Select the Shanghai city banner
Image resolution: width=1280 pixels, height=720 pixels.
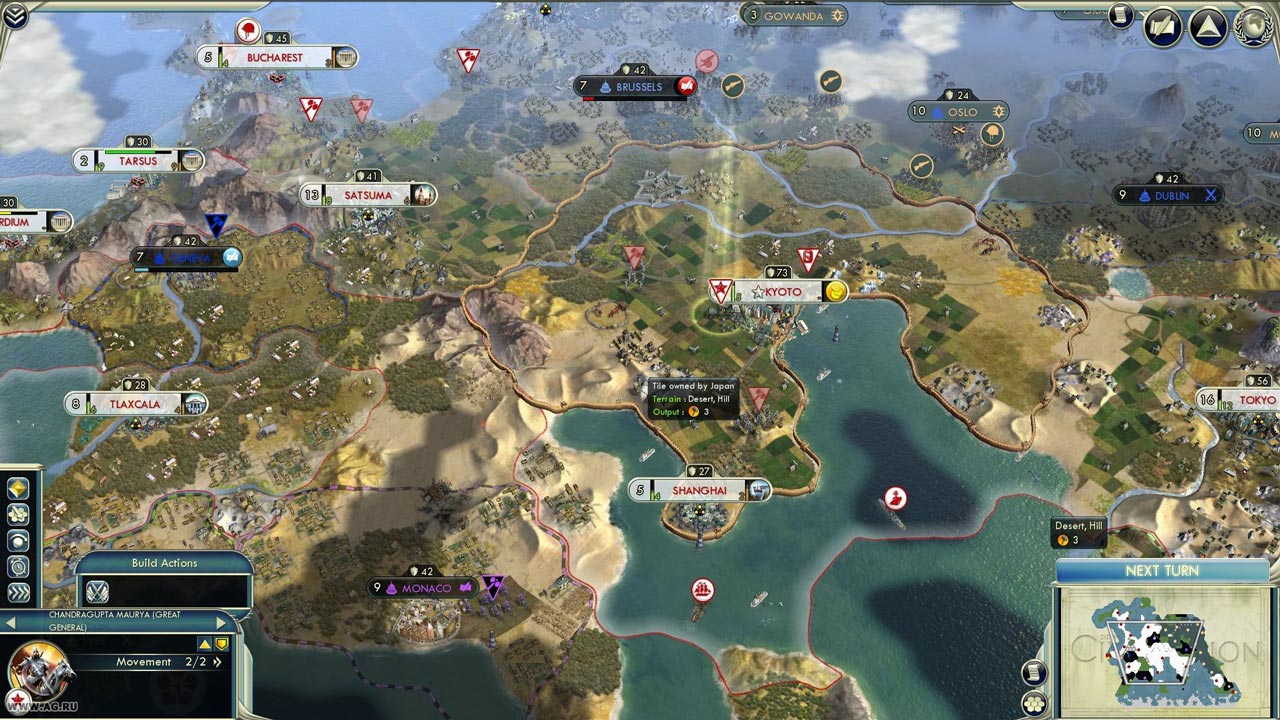700,490
